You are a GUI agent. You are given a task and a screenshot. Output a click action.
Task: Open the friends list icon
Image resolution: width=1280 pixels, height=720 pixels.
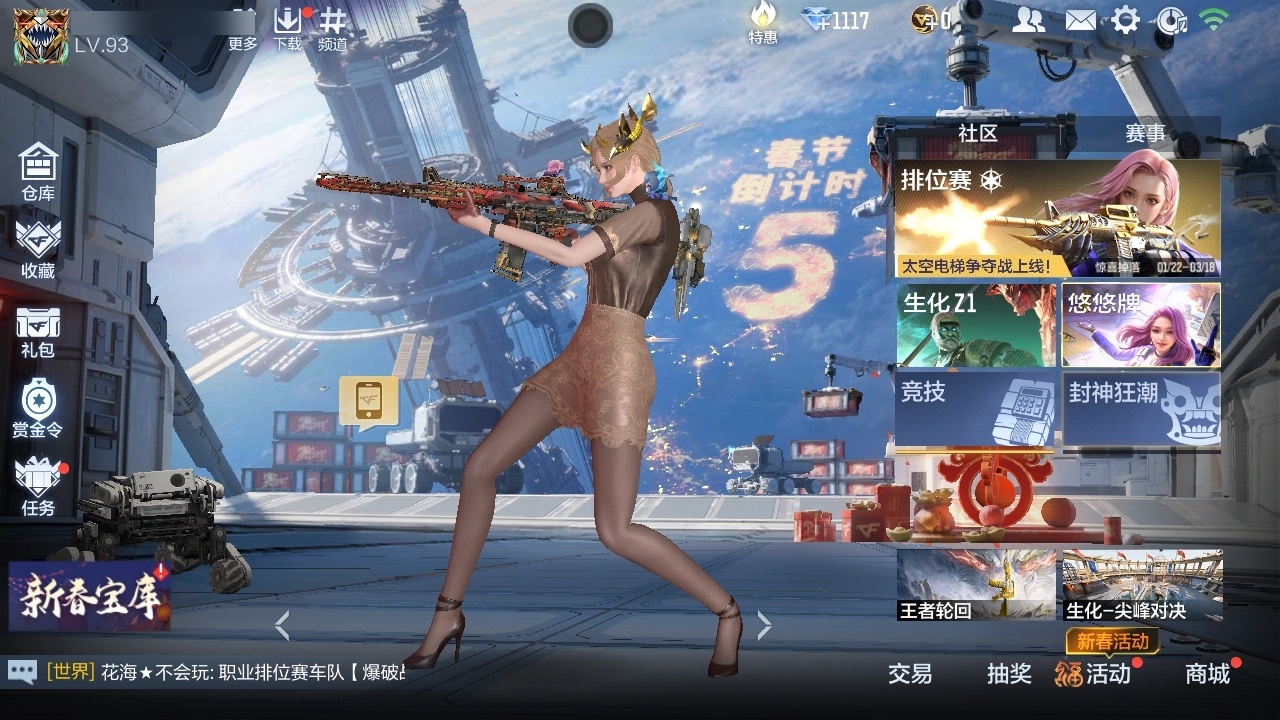(1028, 20)
